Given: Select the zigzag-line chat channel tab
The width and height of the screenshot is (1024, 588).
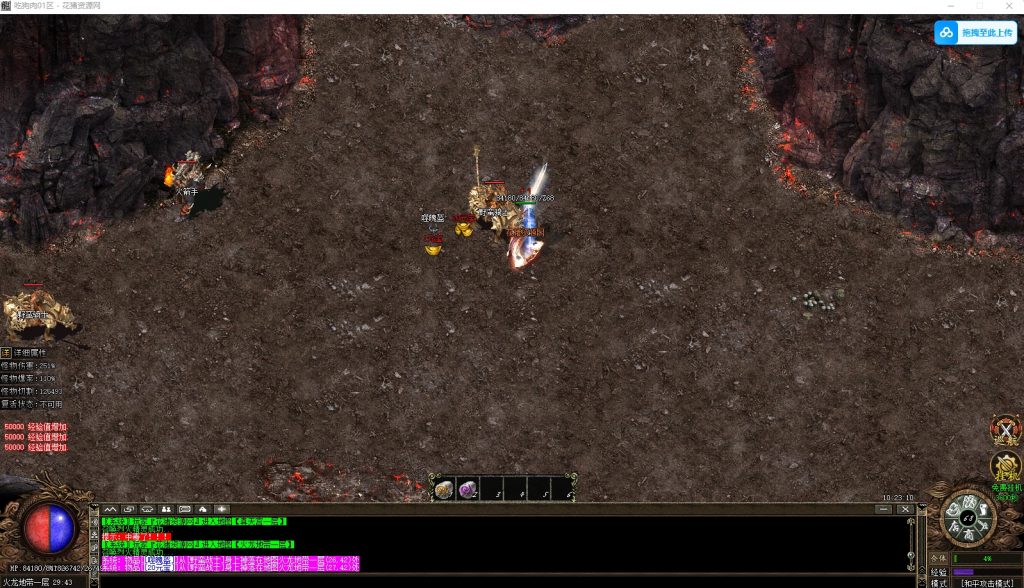Looking at the screenshot, I should point(110,509).
